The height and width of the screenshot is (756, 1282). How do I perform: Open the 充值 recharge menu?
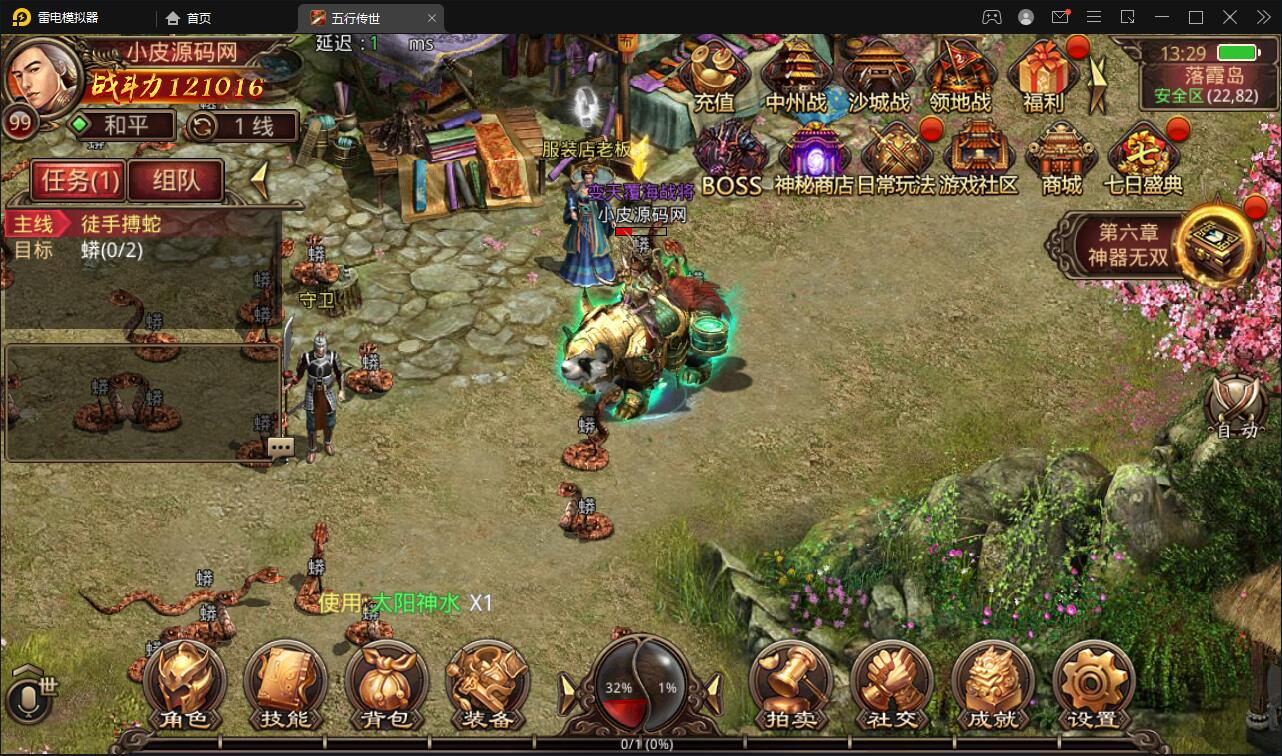pyautogui.click(x=714, y=74)
